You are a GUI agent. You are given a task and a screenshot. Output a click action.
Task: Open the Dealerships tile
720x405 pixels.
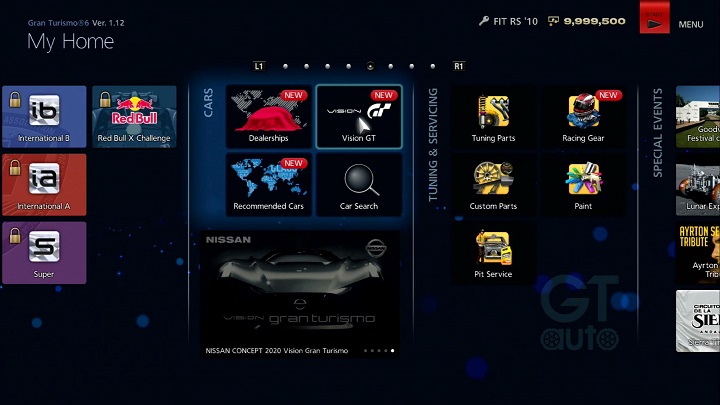(268, 116)
